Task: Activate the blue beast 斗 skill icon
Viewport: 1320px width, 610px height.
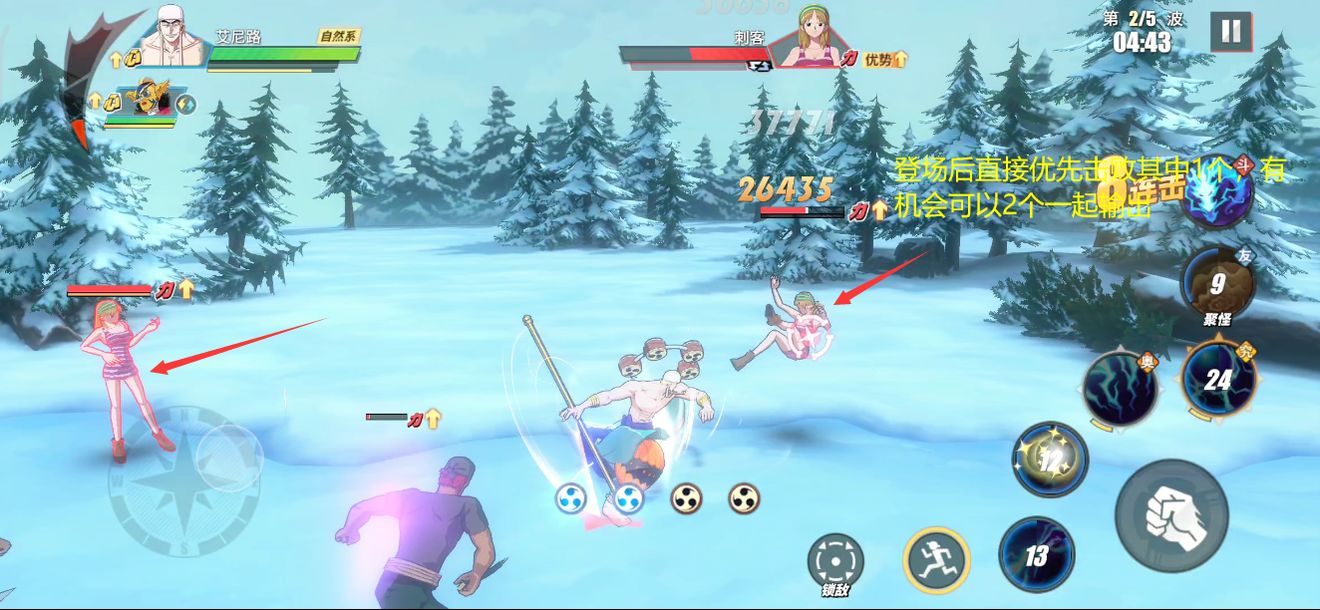Action: coord(1216,192)
